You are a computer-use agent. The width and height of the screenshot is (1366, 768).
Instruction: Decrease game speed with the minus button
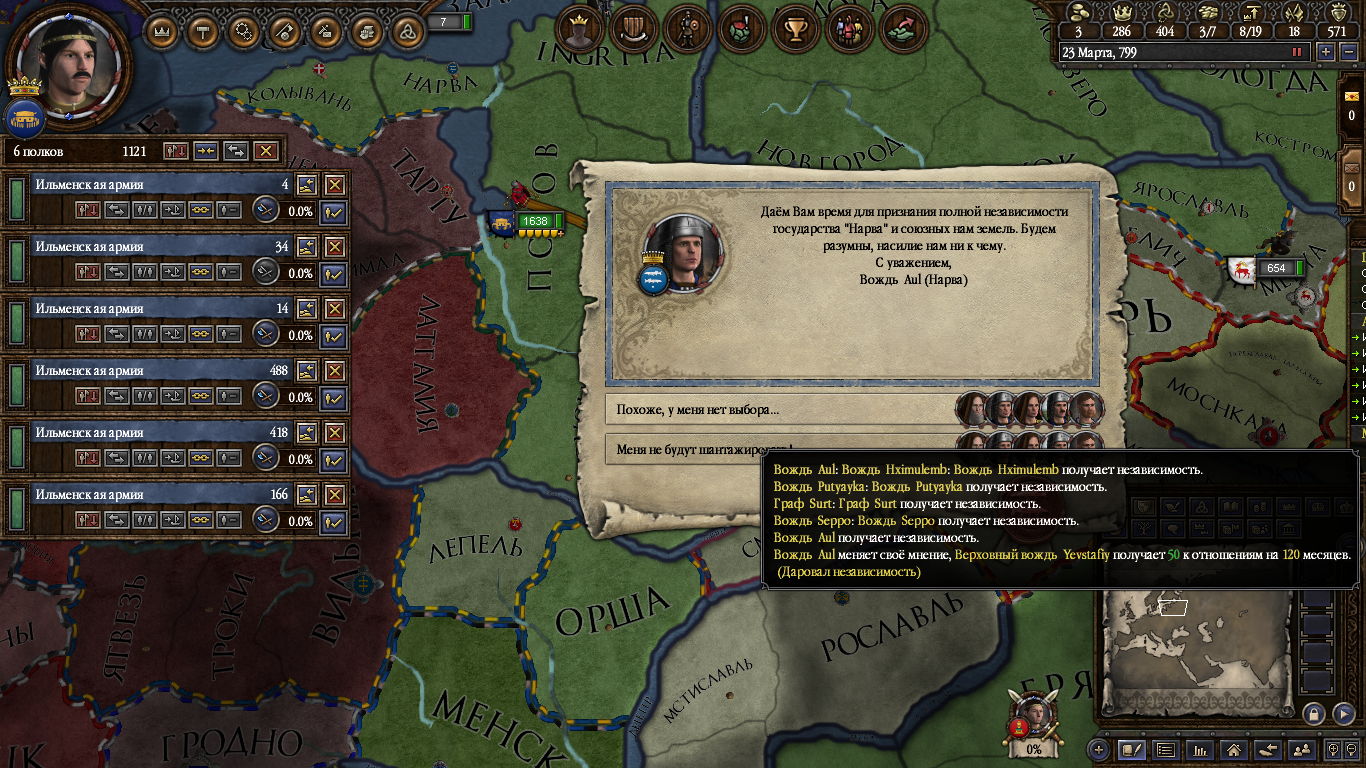[1346, 52]
